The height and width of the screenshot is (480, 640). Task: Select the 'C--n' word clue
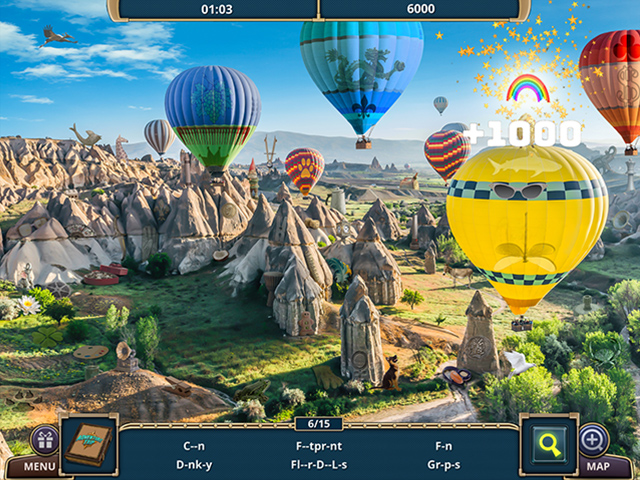(x=192, y=444)
